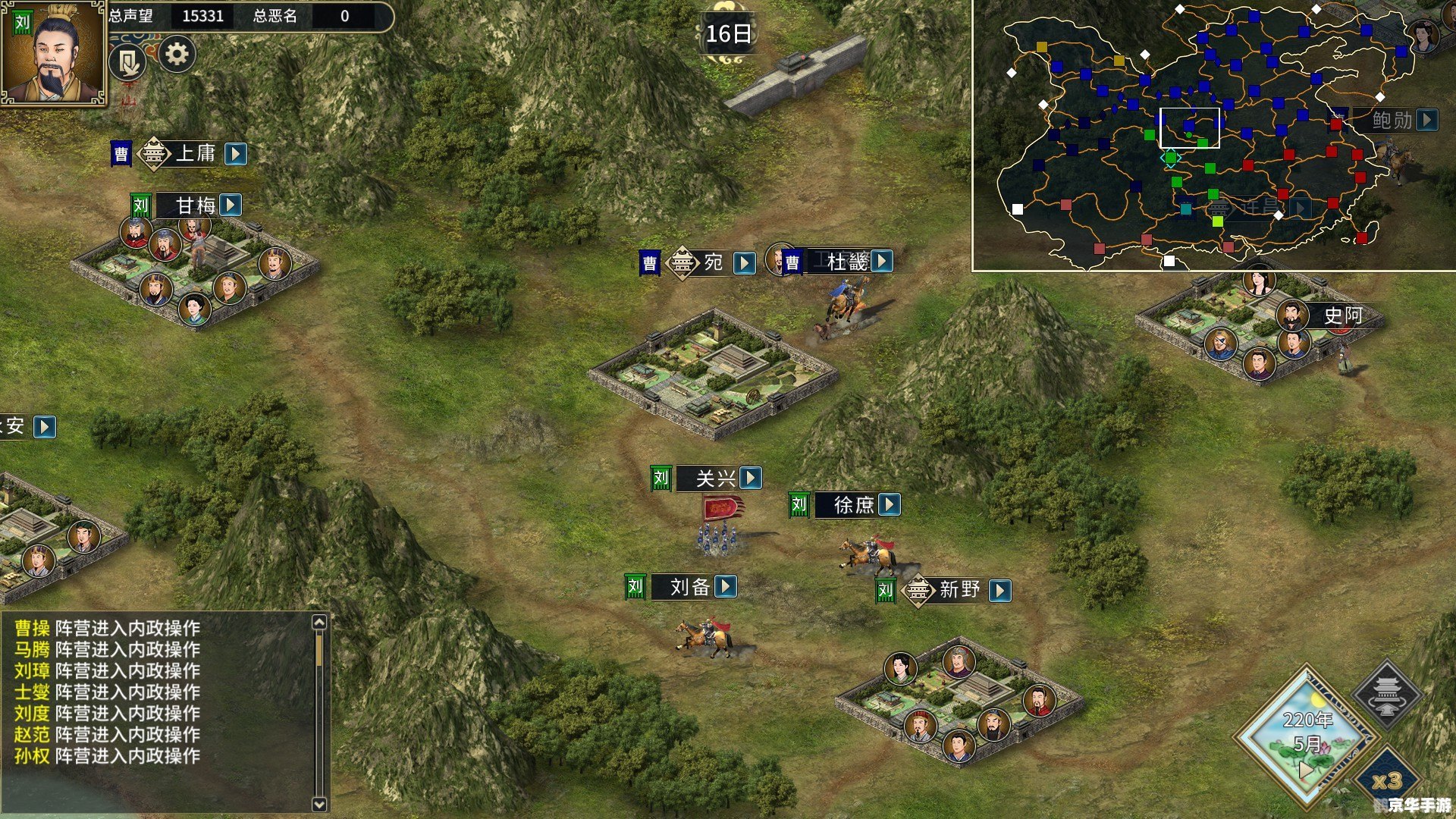Click the white viewport rectangle on the minimap
The image size is (1456, 819).
tap(1190, 127)
